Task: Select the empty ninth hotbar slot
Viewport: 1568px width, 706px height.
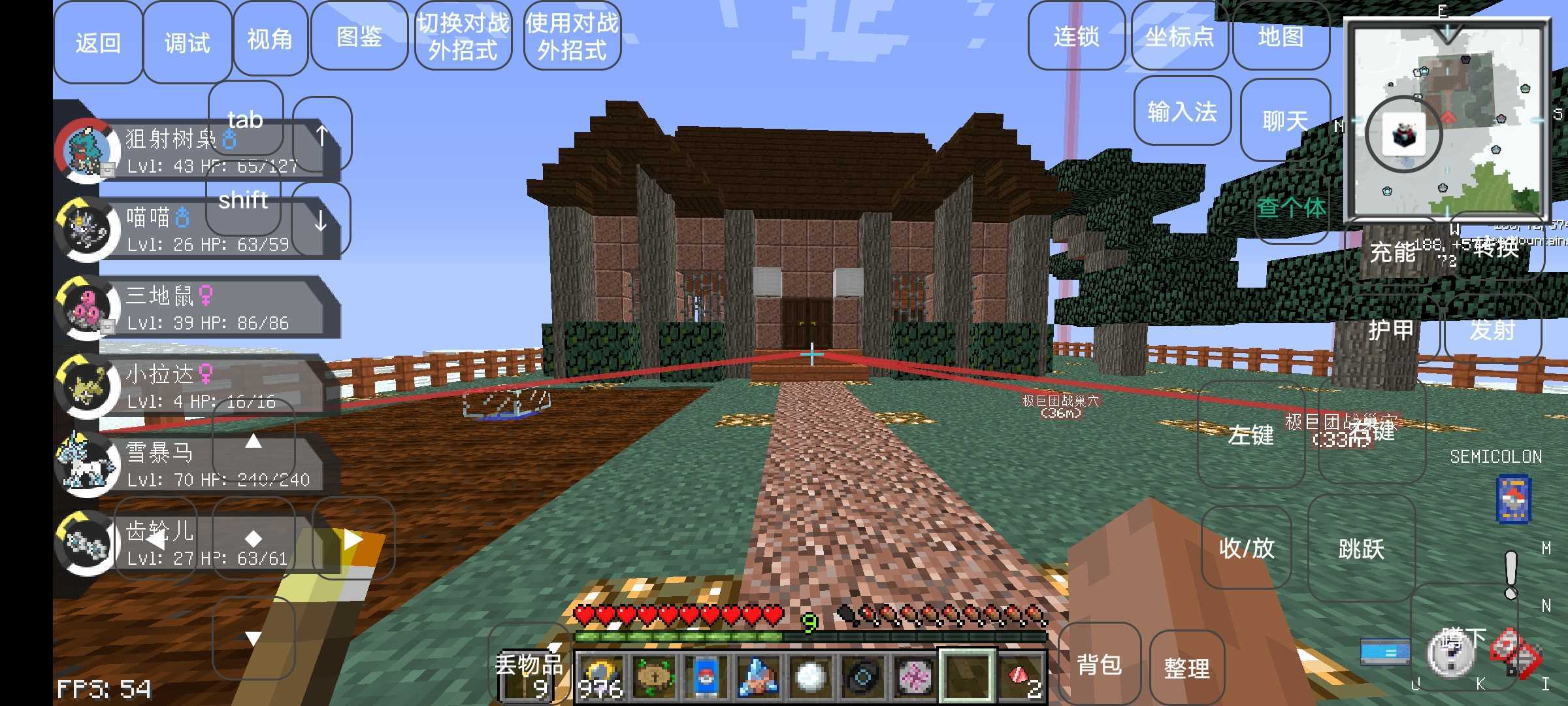Action: (x=967, y=673)
